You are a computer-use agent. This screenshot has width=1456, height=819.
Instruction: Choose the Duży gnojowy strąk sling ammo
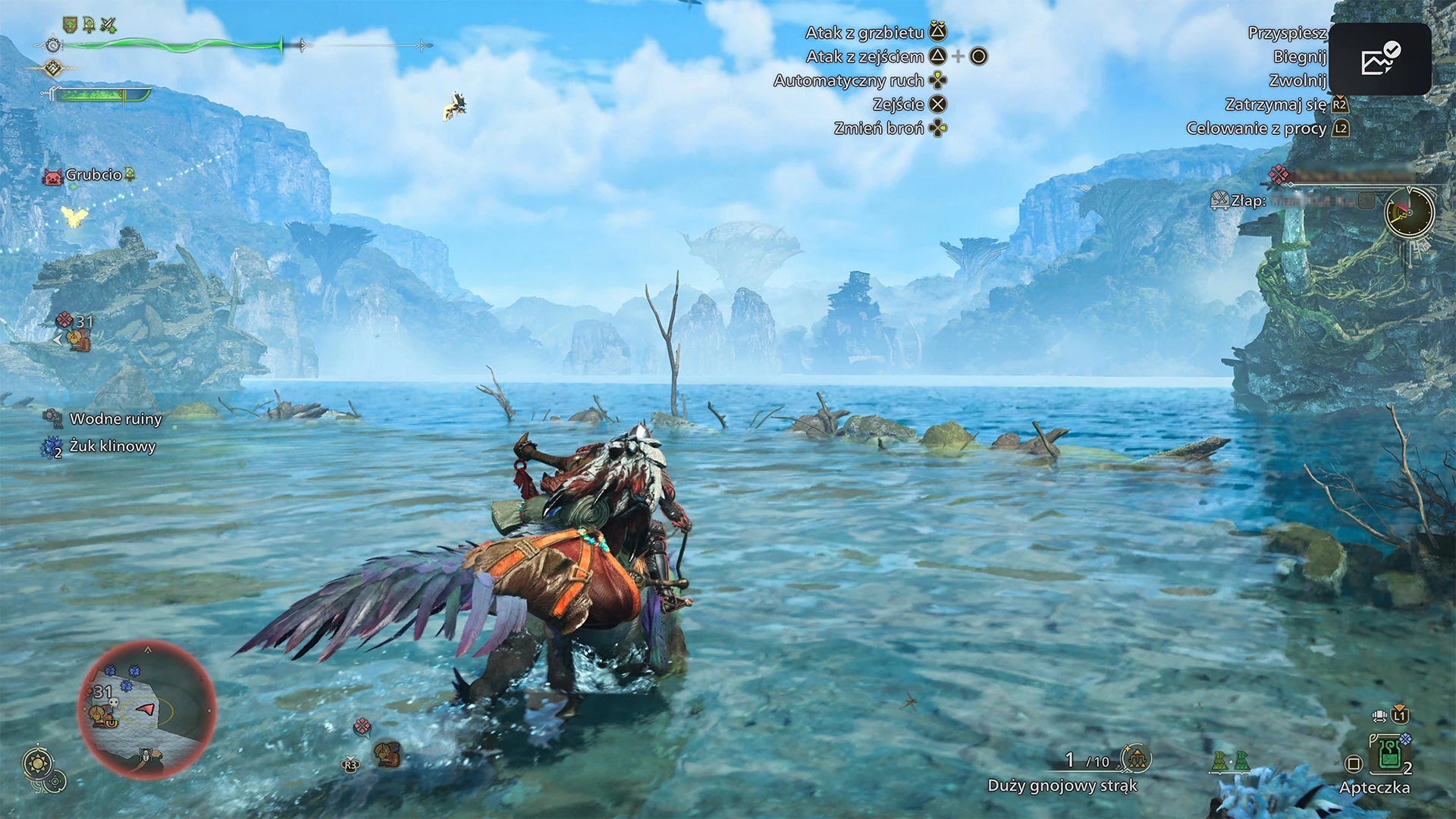tap(1137, 758)
